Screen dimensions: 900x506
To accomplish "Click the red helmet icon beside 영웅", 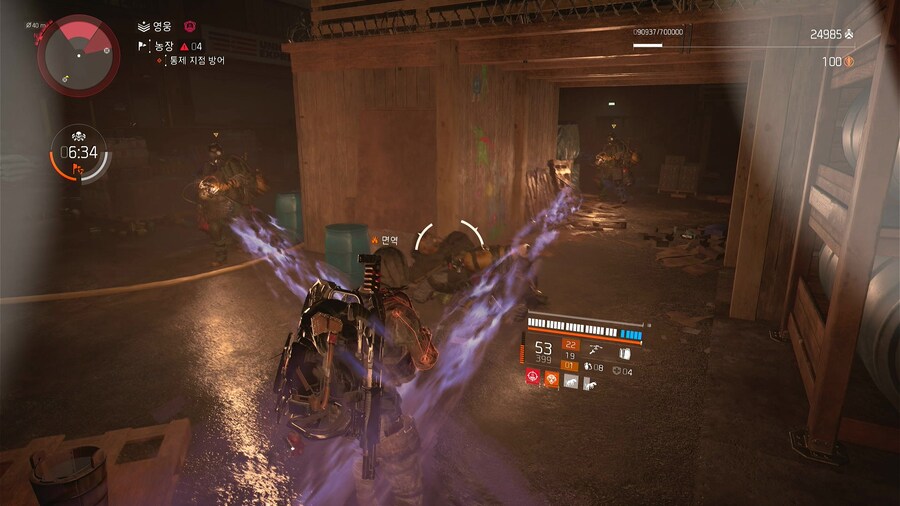I will (191, 27).
